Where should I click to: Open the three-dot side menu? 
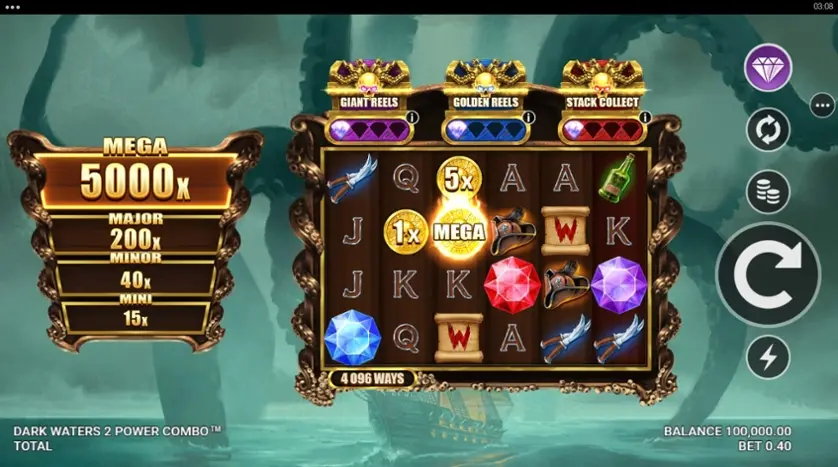(x=822, y=105)
